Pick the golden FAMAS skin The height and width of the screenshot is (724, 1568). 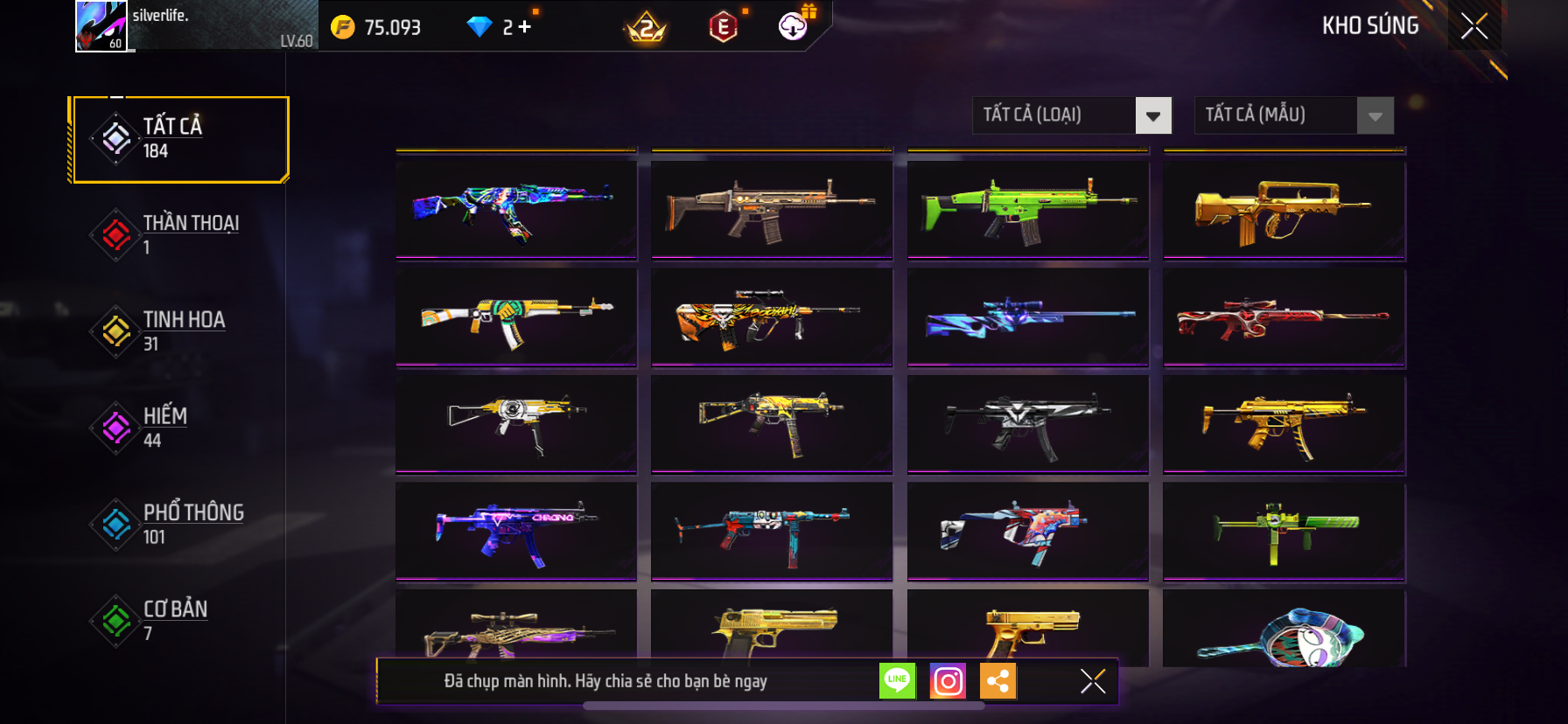(1284, 209)
